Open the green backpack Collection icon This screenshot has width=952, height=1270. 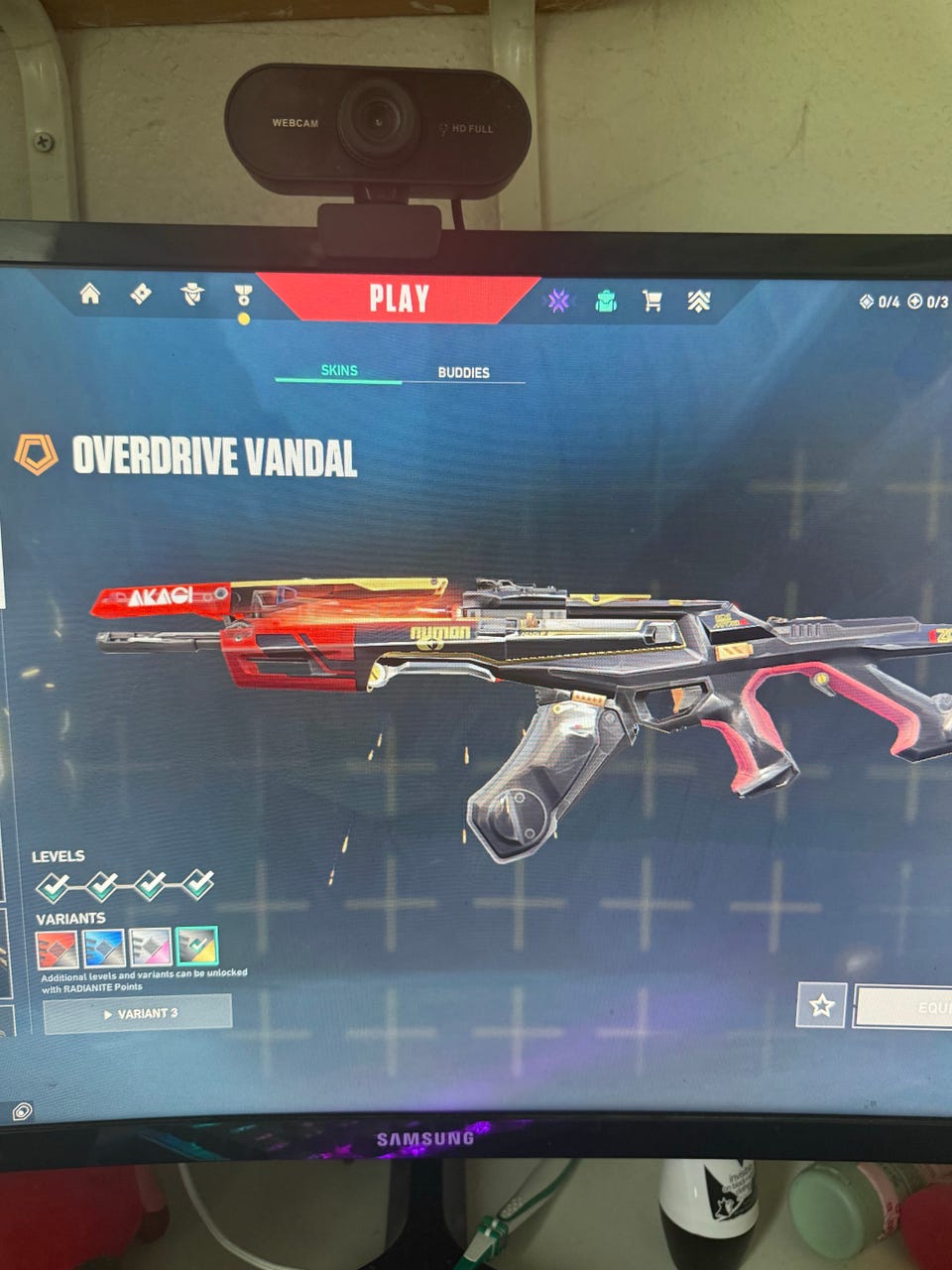[x=606, y=301]
